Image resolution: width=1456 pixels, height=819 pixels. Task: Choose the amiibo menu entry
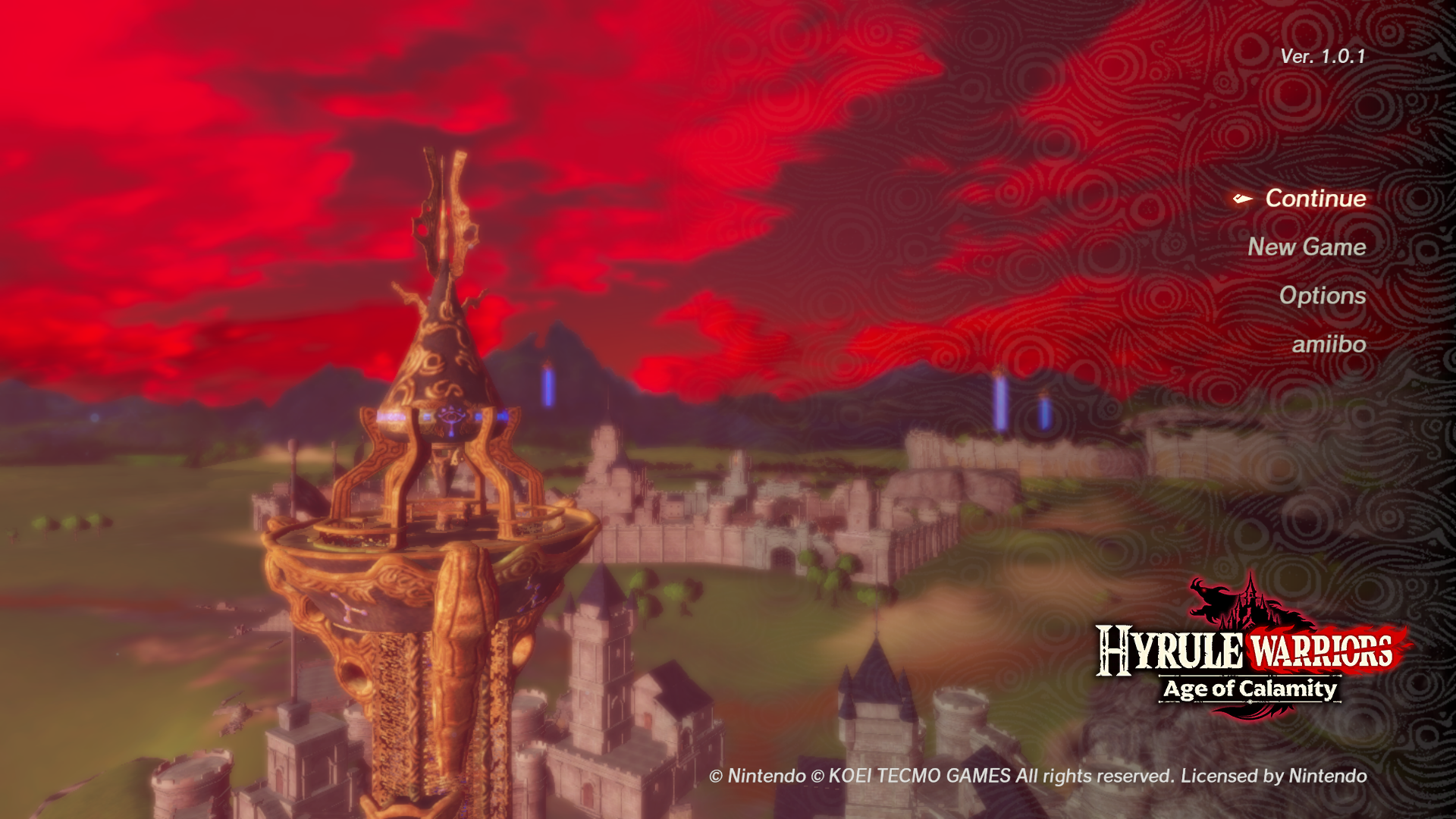1329,344
